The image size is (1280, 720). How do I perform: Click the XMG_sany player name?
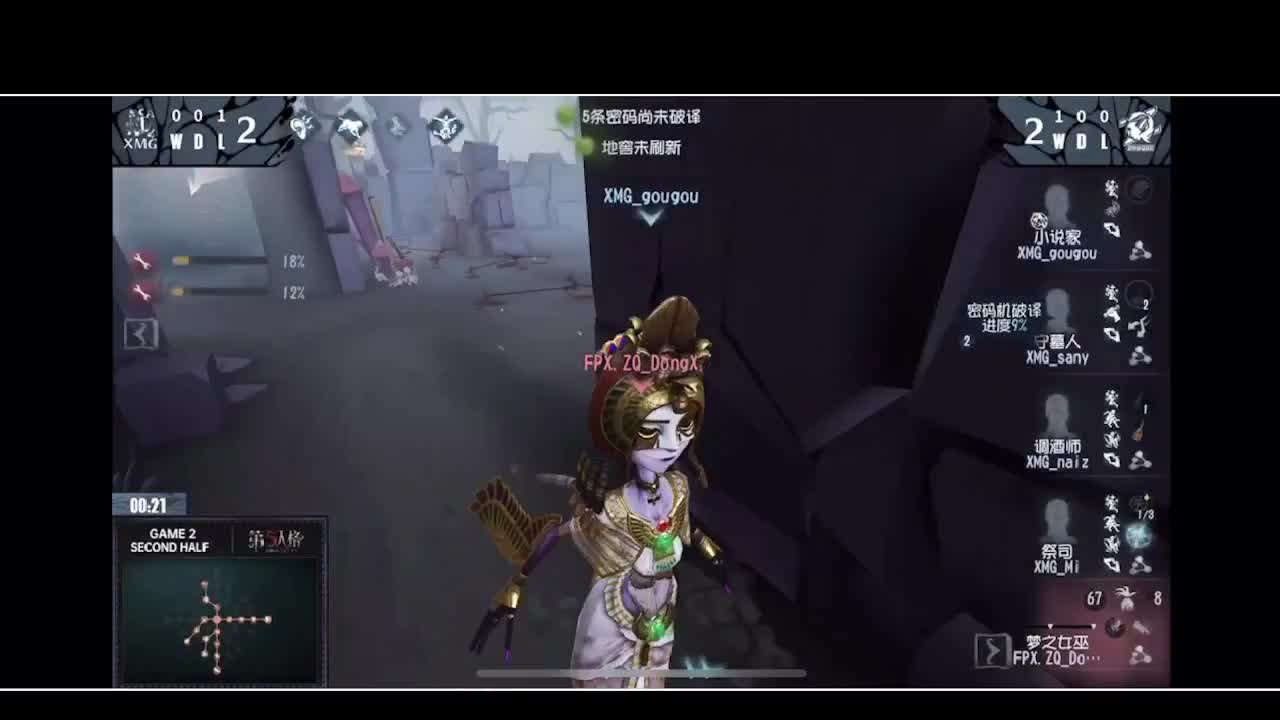(1058, 359)
